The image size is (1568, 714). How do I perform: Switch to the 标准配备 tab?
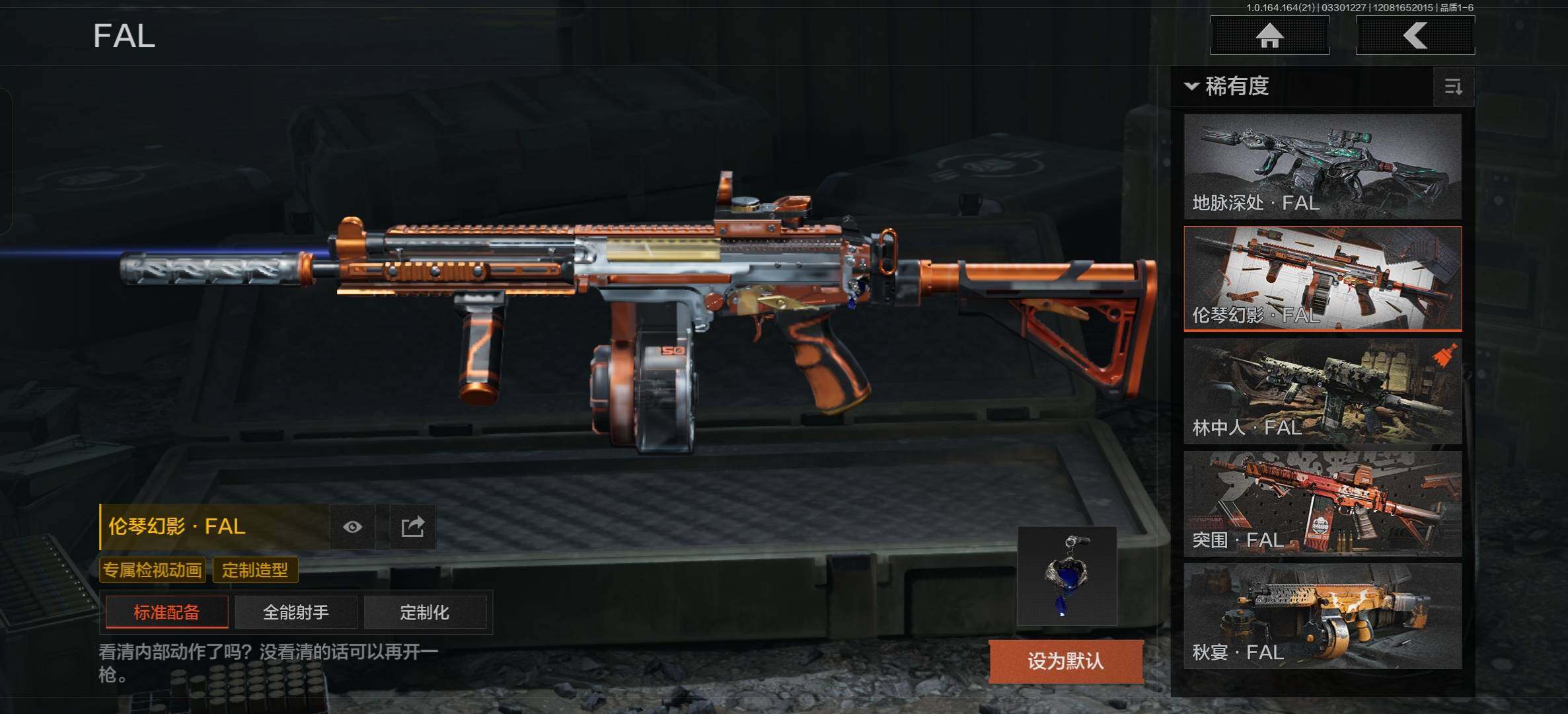[167, 612]
